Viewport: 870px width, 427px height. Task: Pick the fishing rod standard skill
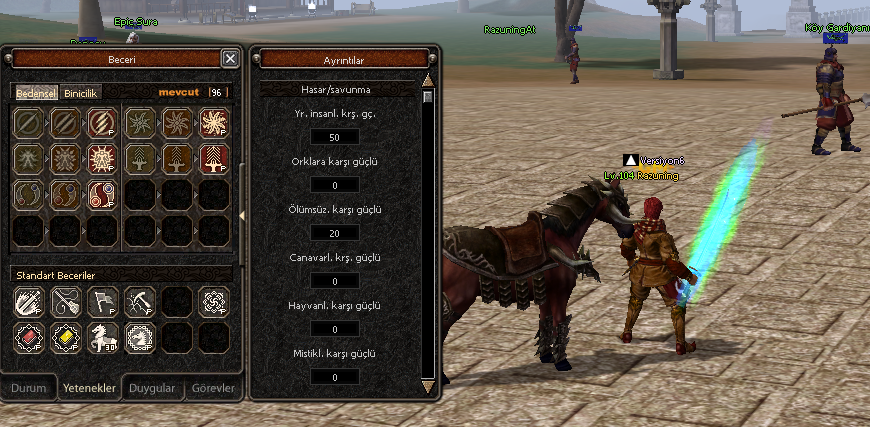click(65, 300)
